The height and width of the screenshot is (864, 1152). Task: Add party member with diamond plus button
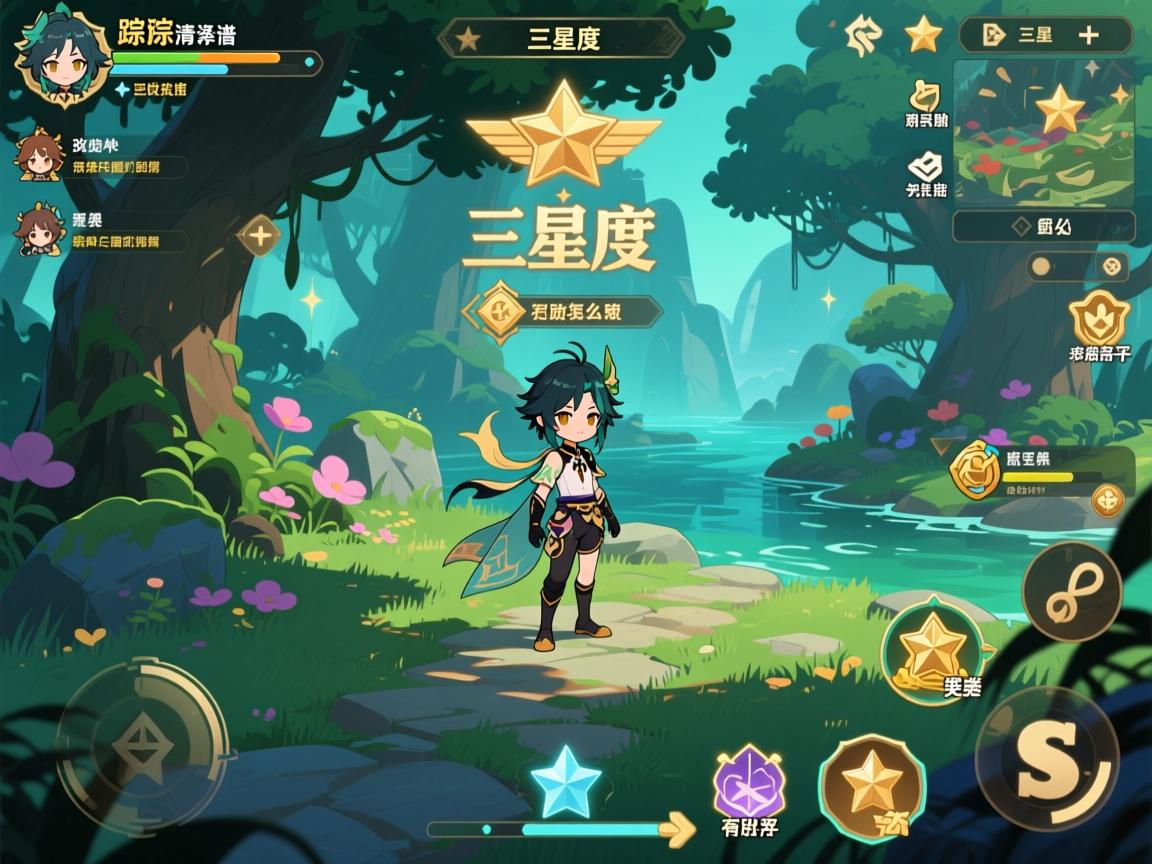260,236
